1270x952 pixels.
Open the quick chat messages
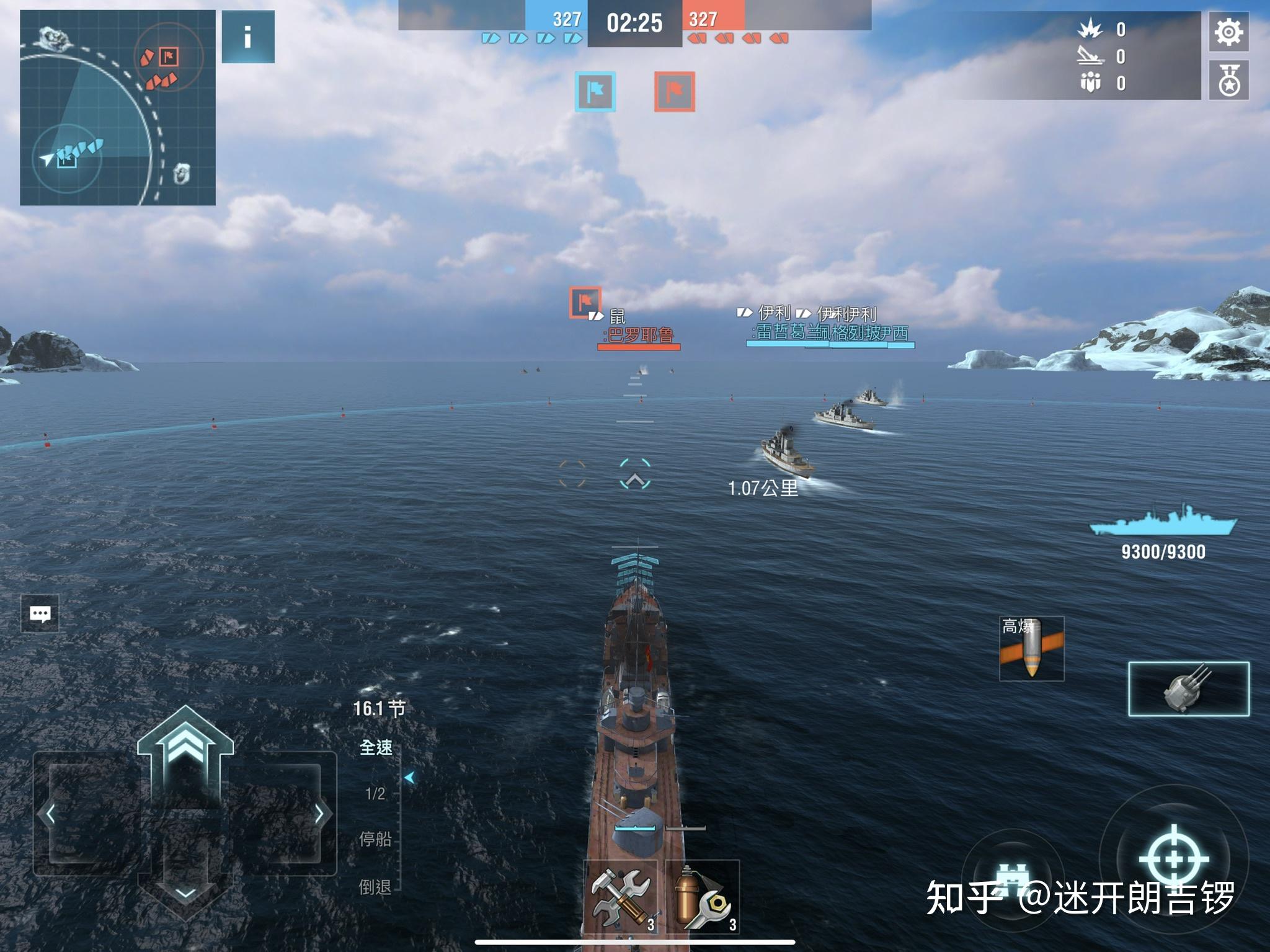coord(40,613)
